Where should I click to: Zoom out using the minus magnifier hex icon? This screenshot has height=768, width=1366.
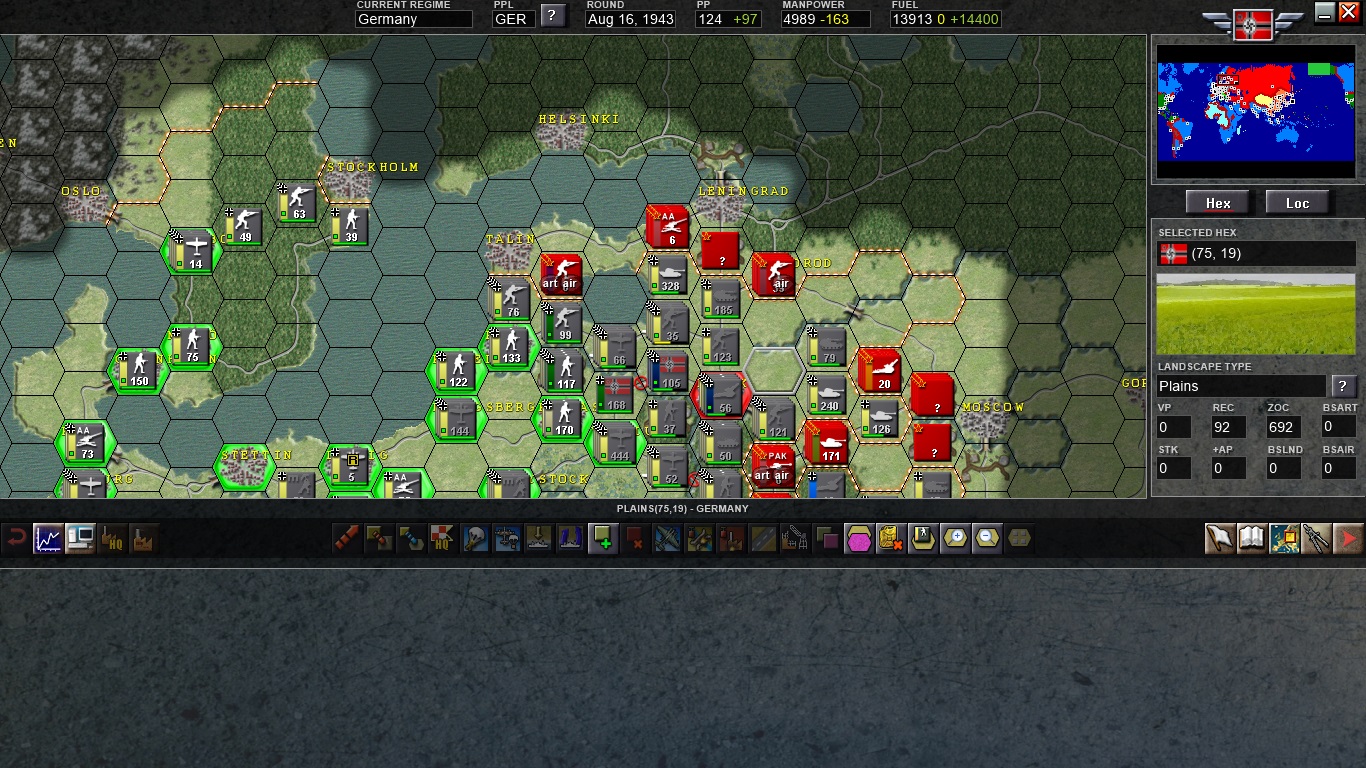point(987,538)
